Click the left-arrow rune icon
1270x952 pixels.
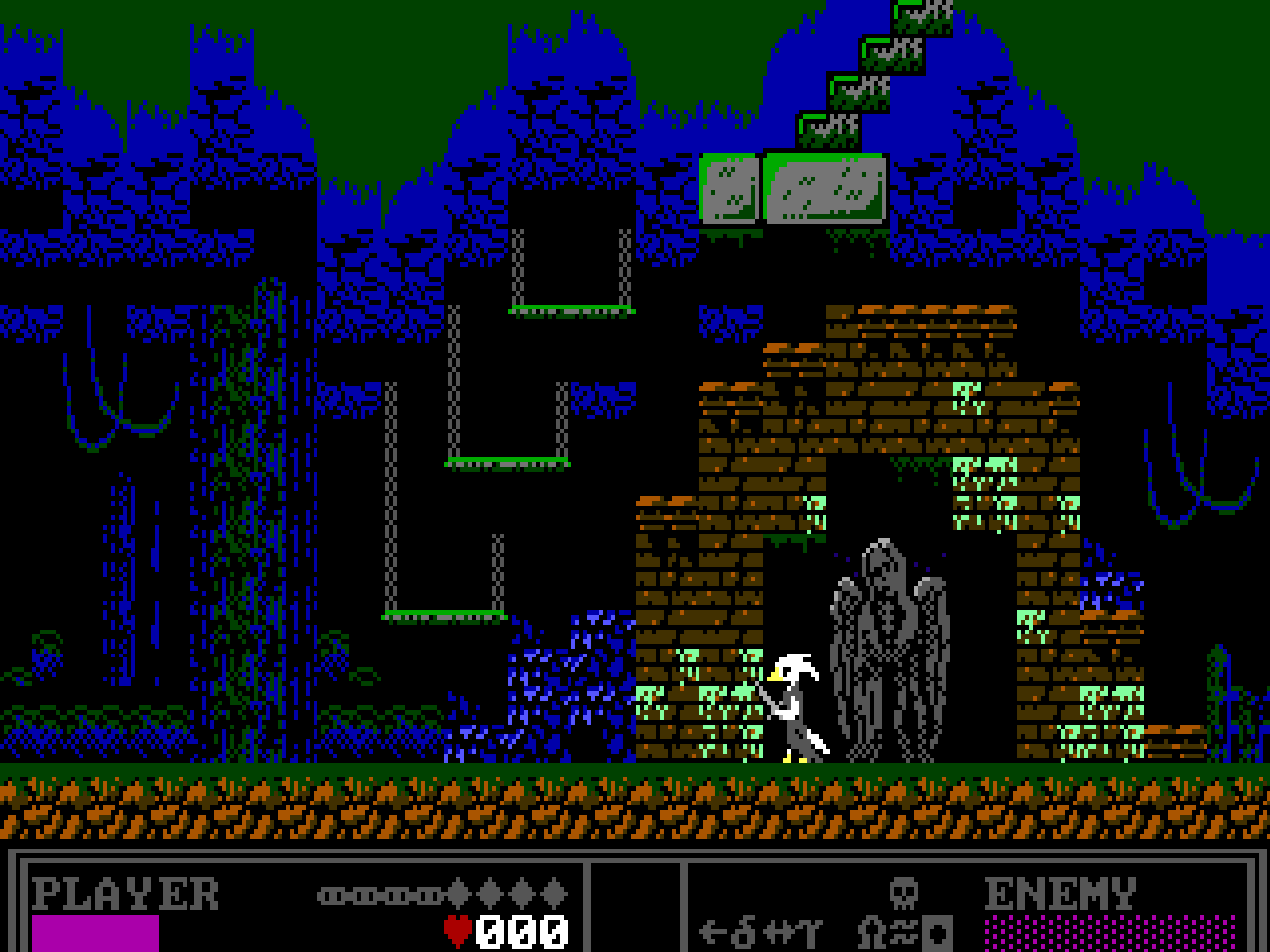[713, 931]
